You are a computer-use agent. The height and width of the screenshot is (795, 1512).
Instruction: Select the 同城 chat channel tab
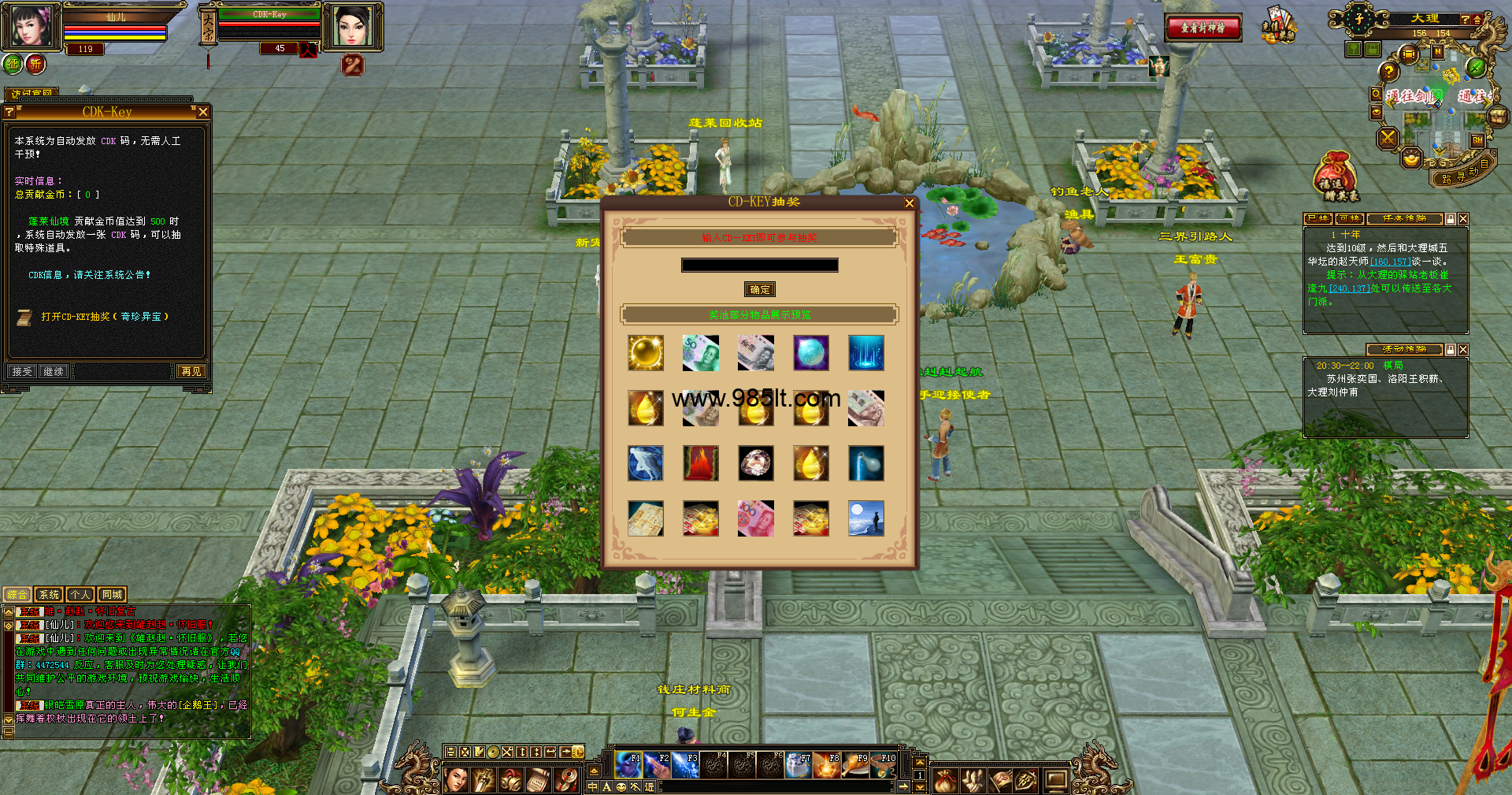[x=112, y=595]
